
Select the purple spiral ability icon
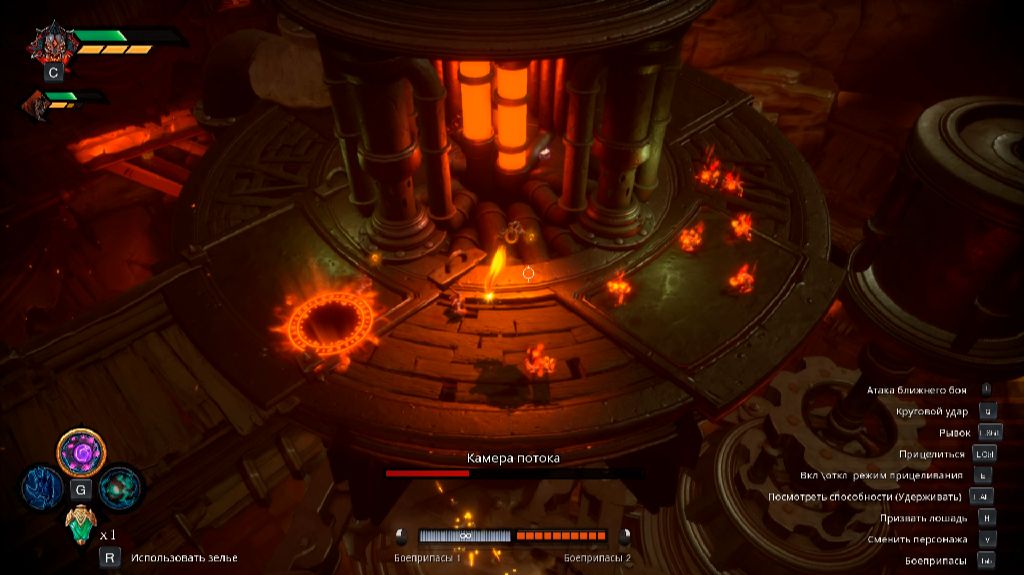[81, 453]
